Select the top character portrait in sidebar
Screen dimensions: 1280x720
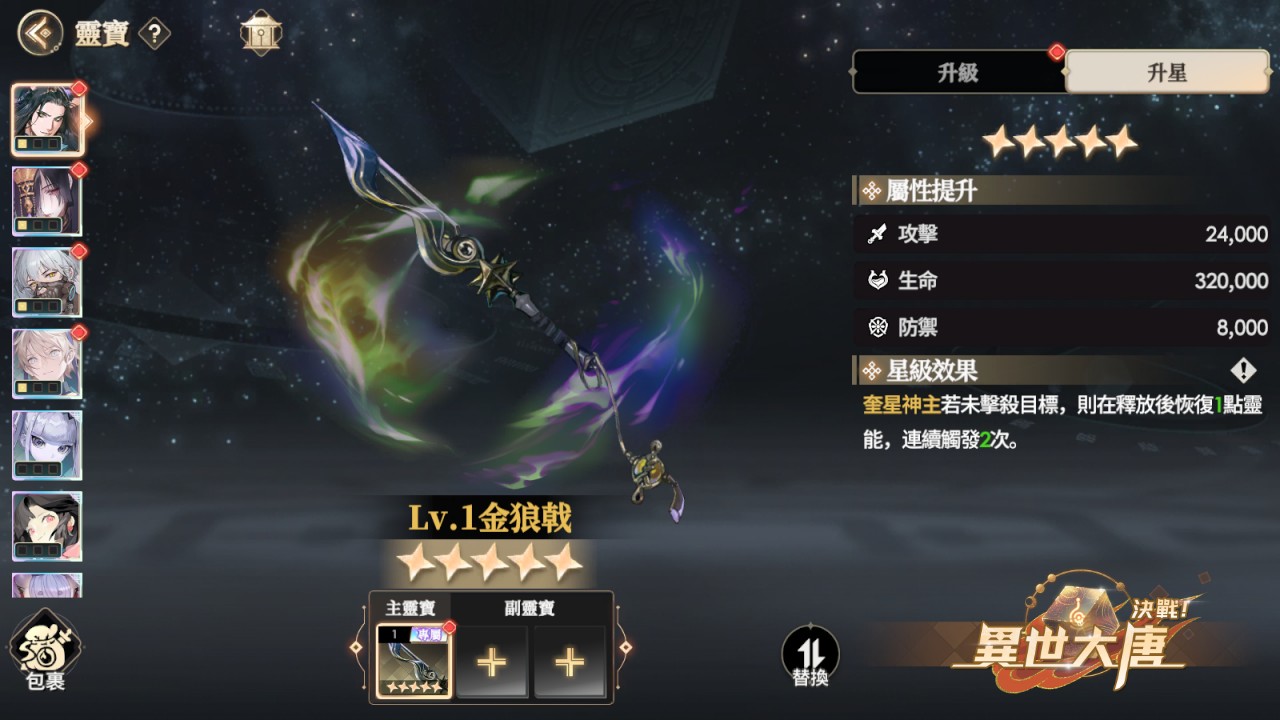[47, 120]
